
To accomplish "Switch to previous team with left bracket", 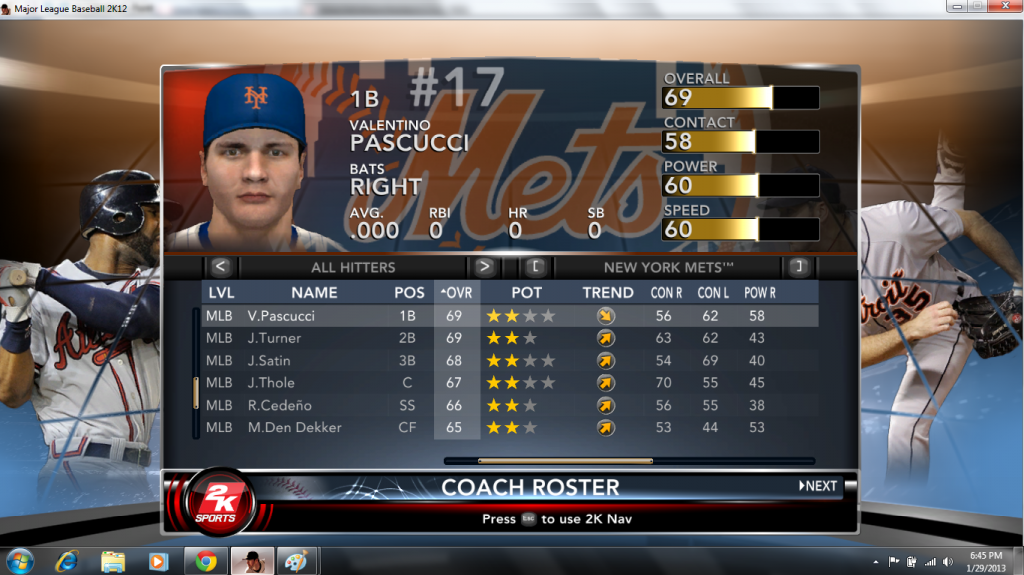I will coord(535,267).
